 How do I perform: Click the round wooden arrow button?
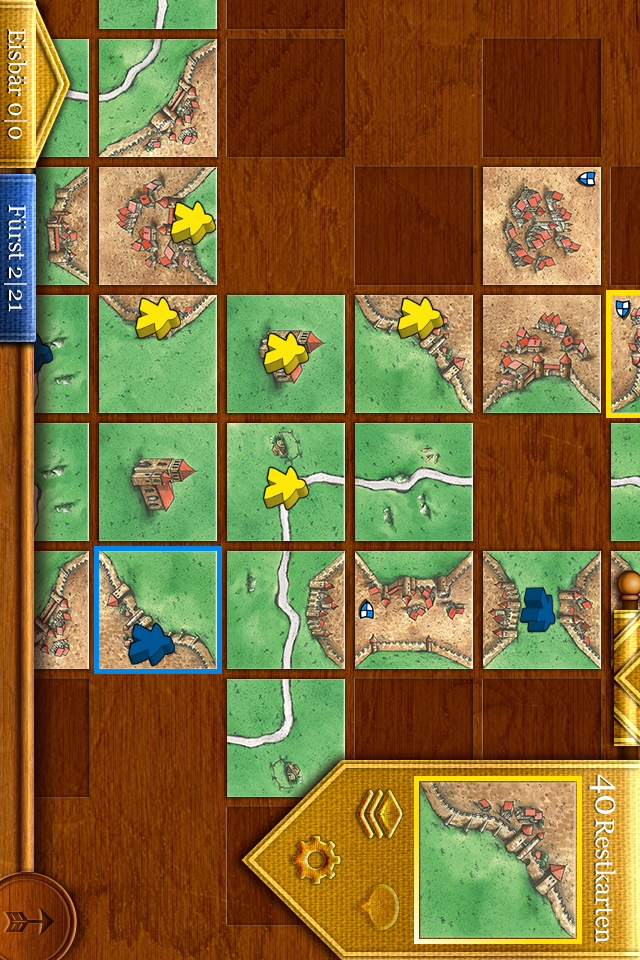pyautogui.click(x=36, y=916)
